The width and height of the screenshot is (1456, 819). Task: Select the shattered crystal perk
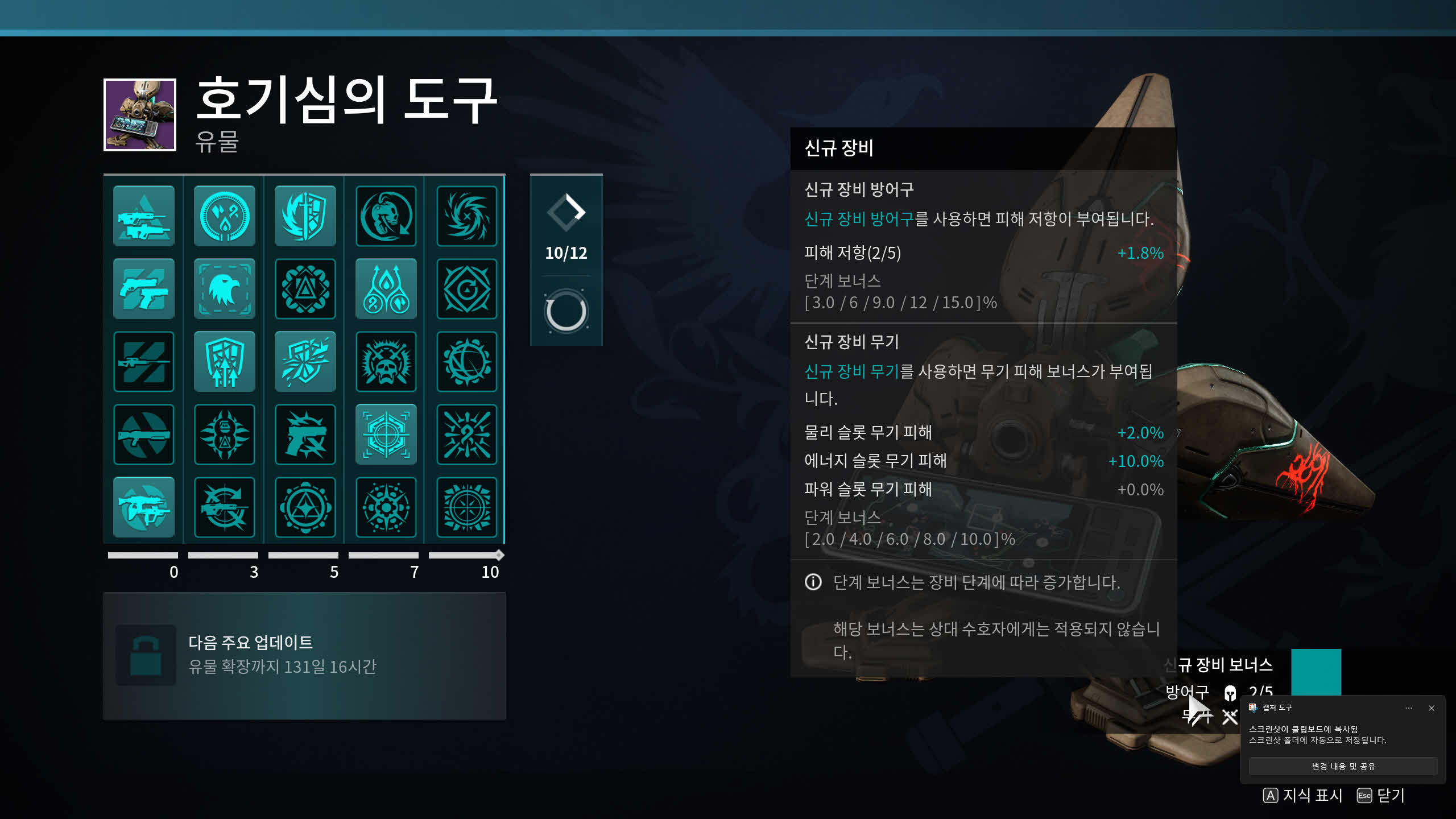(x=305, y=362)
